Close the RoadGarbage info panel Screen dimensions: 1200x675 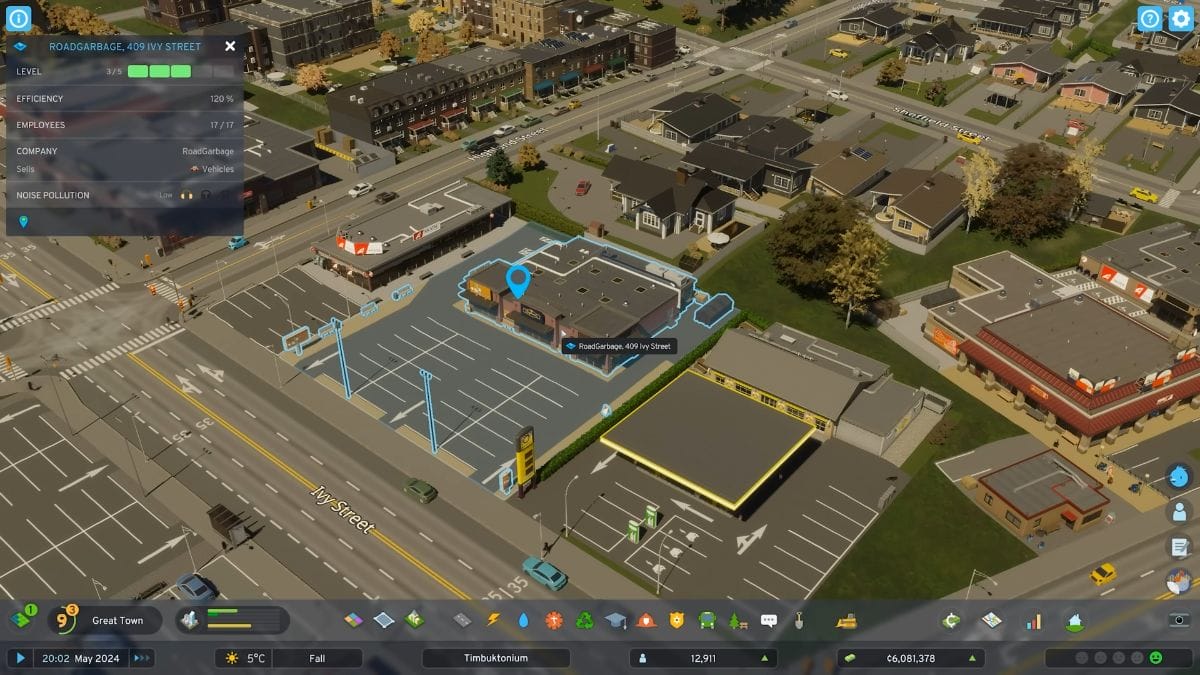tap(230, 46)
